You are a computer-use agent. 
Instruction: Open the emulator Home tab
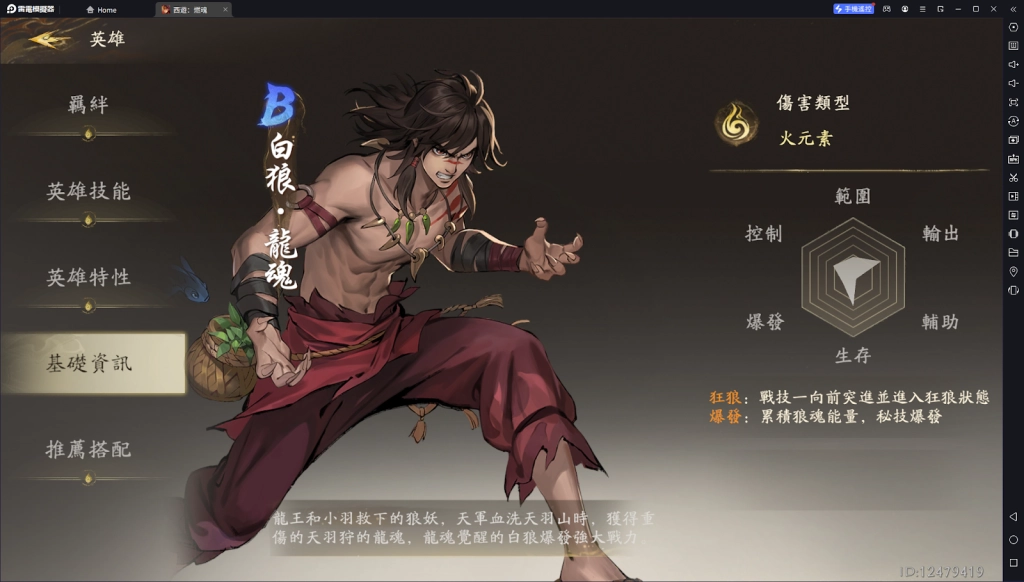(x=101, y=10)
